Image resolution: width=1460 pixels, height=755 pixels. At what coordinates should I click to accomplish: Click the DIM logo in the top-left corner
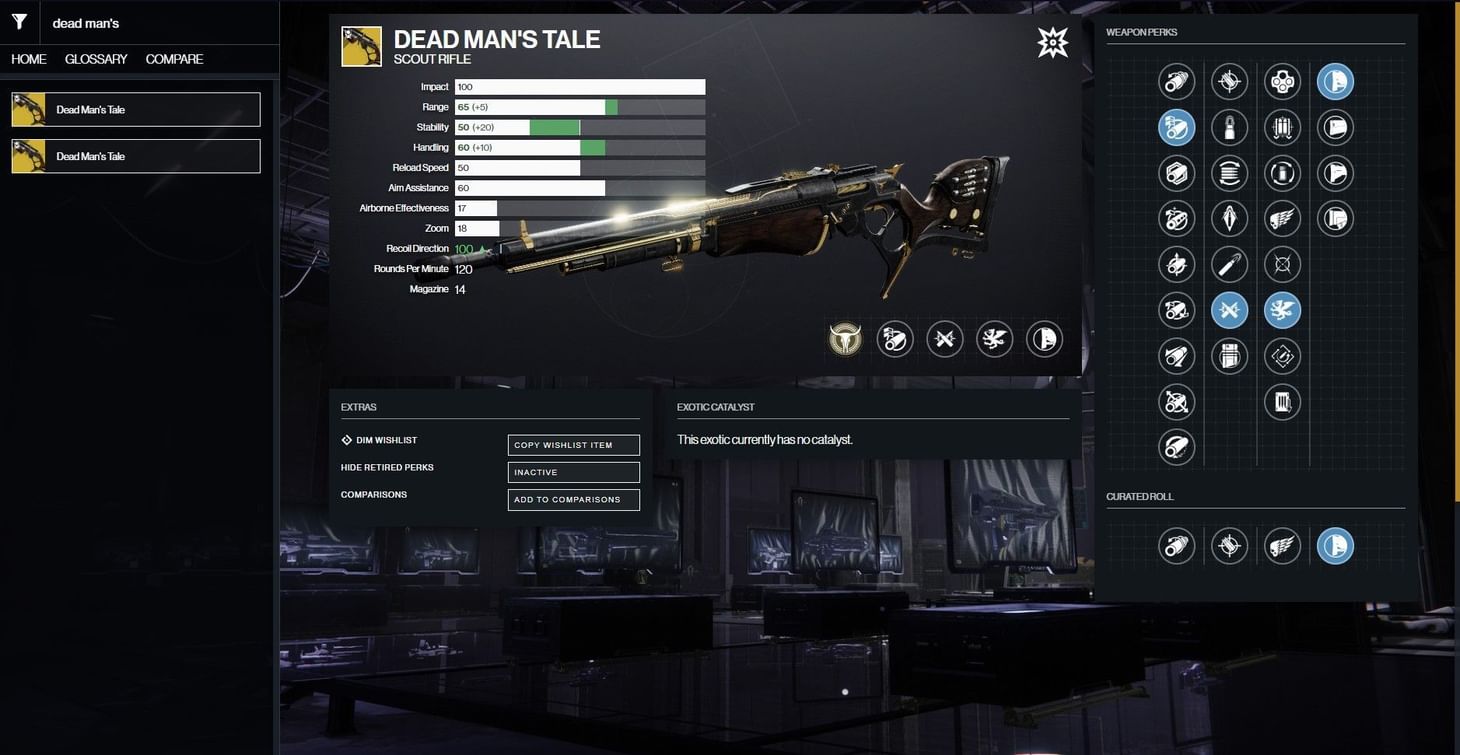point(18,21)
